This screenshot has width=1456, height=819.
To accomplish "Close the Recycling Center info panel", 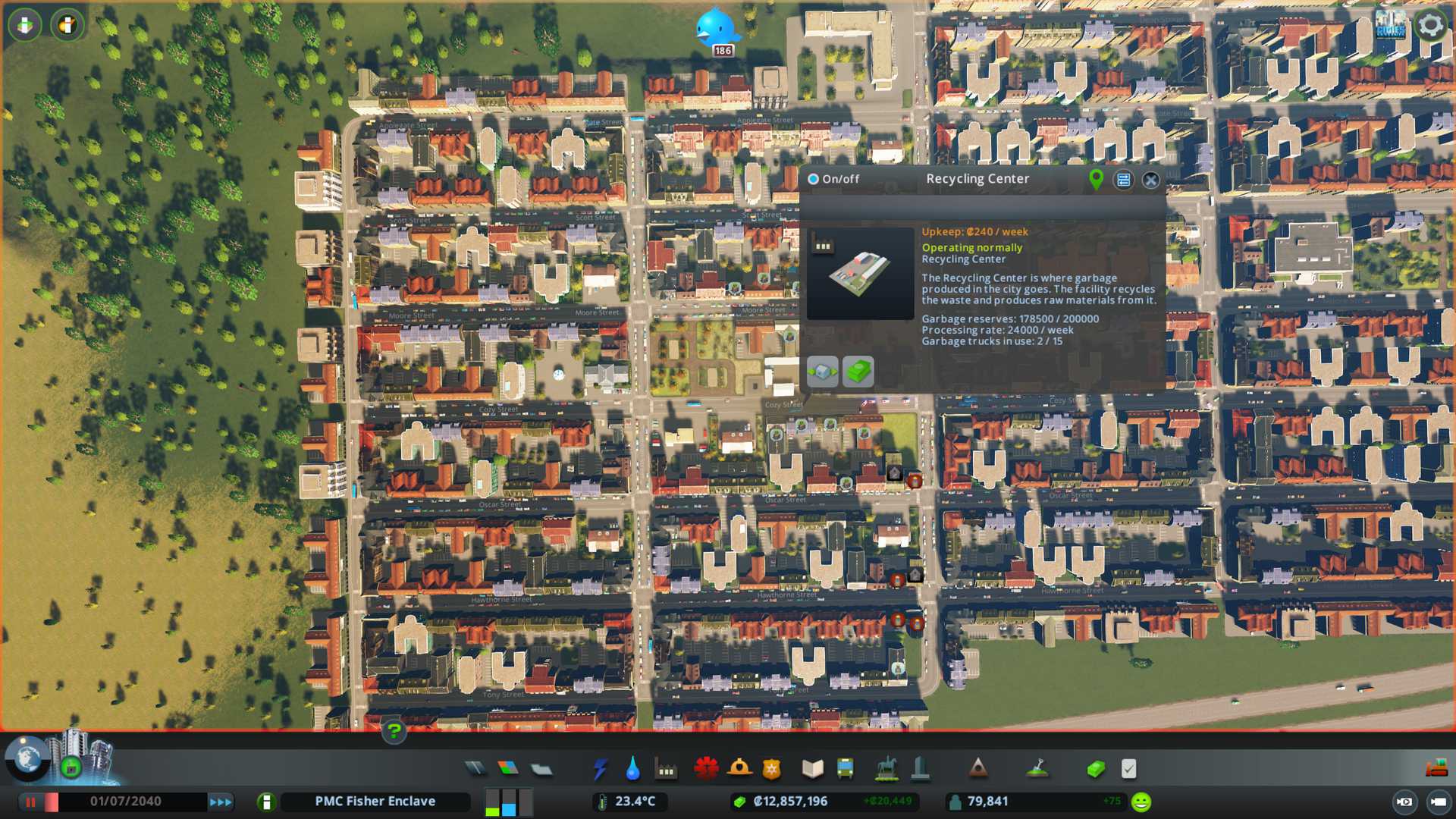I will pyautogui.click(x=1150, y=180).
